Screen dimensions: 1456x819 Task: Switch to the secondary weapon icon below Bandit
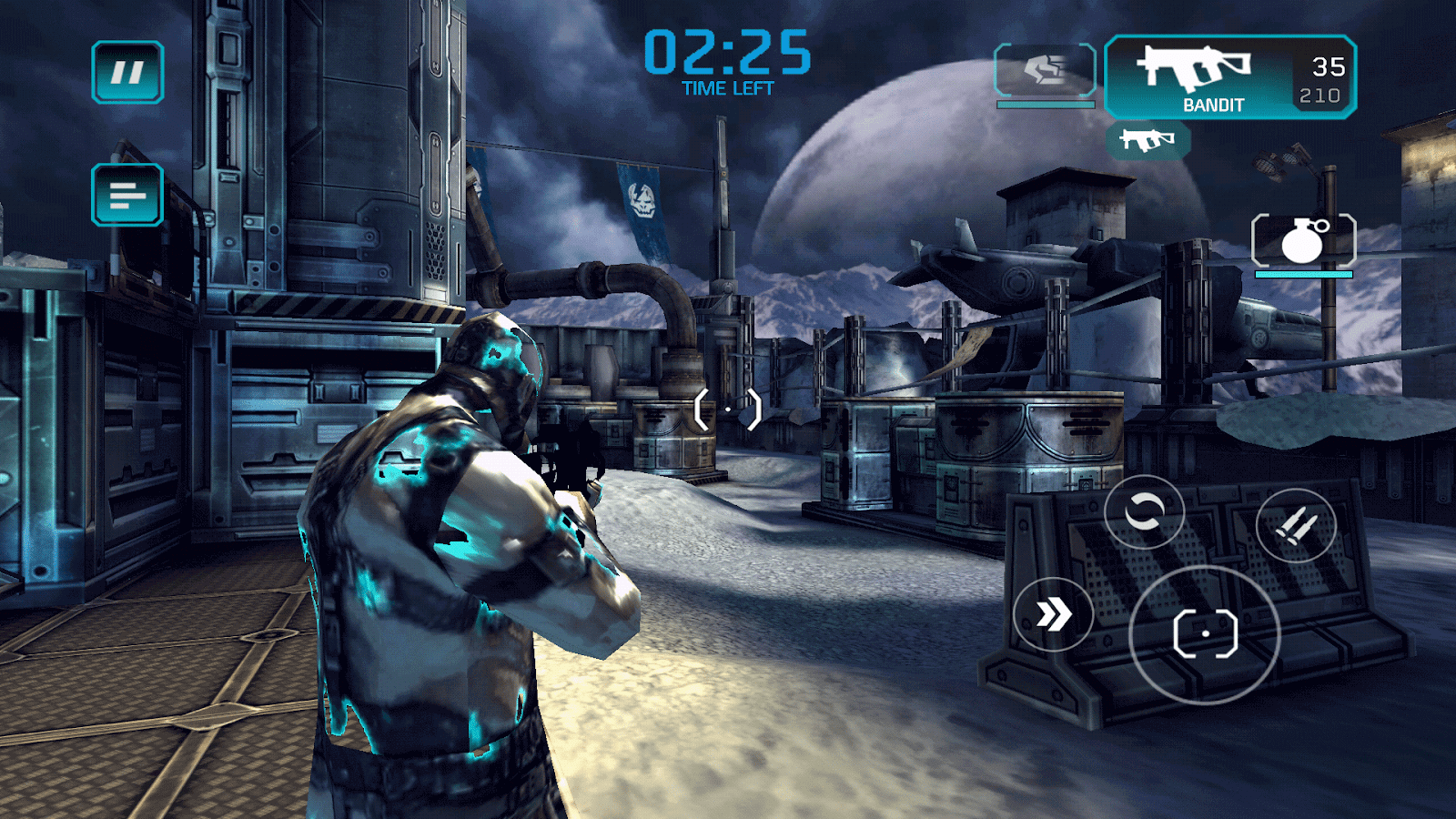click(x=1148, y=140)
